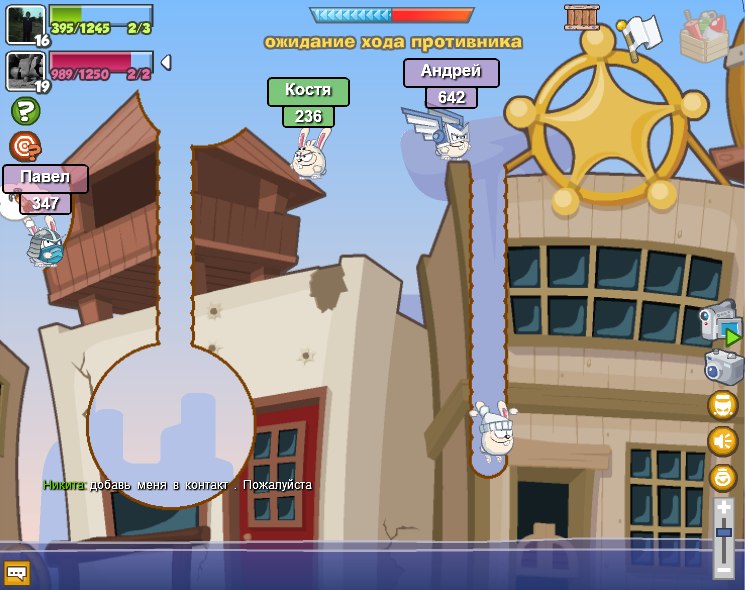This screenshot has height=590, width=745.
Task: Open the wooden crate icon
Action: (582, 17)
